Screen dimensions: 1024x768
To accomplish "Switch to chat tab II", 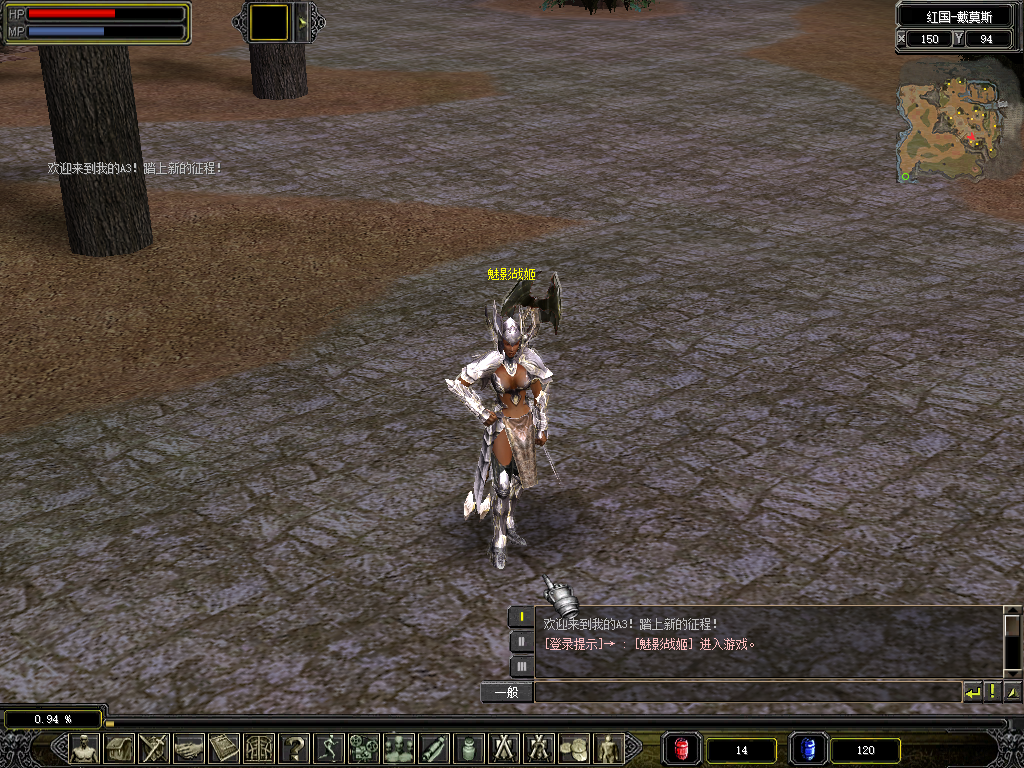I will (x=521, y=642).
